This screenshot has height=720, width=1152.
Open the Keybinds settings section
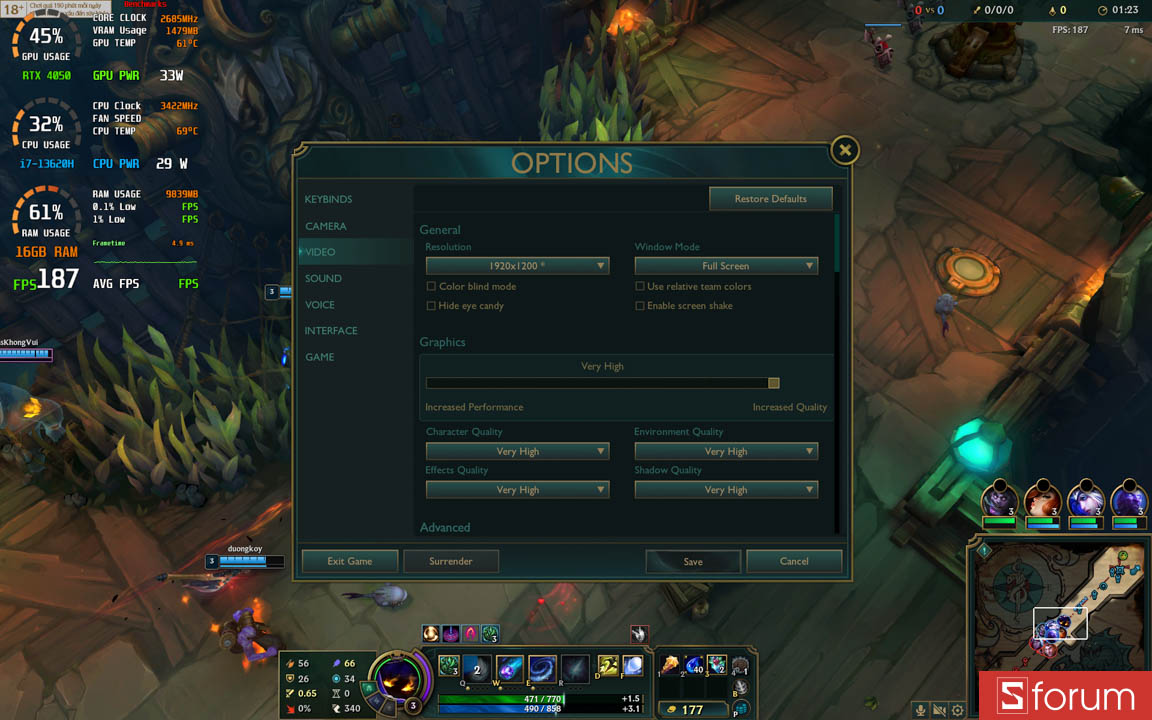coord(328,200)
